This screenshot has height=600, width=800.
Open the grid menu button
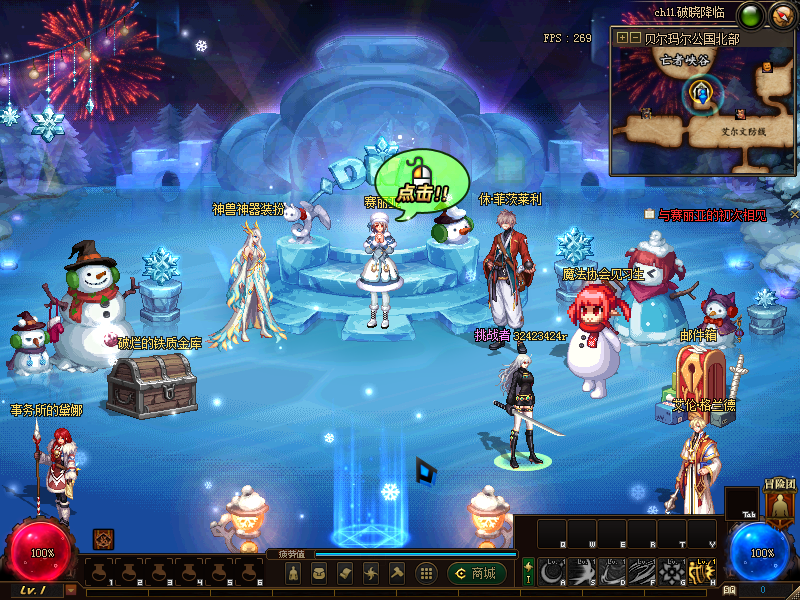tap(426, 573)
